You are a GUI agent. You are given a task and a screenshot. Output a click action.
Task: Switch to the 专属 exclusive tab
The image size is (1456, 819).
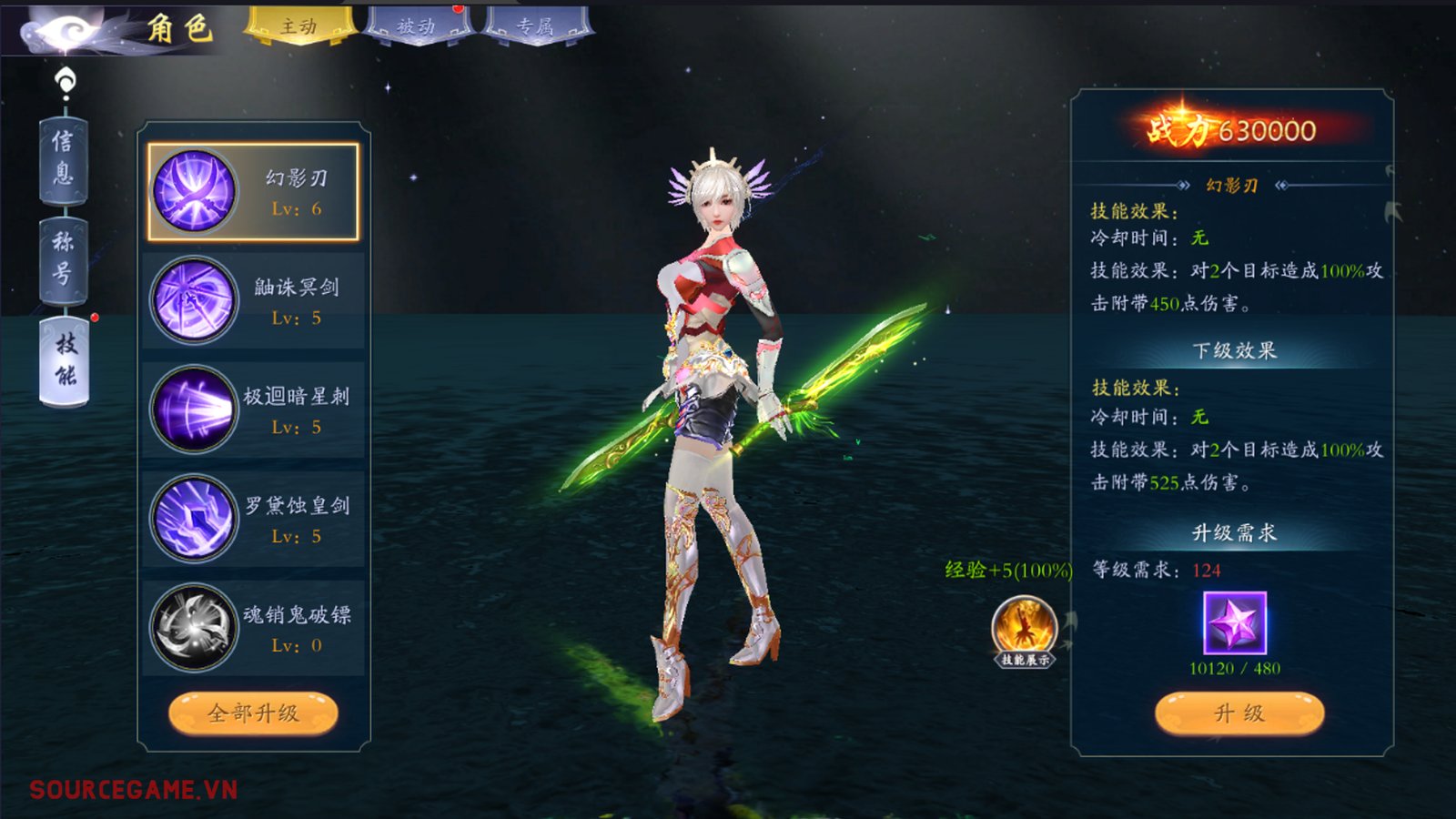tap(537, 25)
